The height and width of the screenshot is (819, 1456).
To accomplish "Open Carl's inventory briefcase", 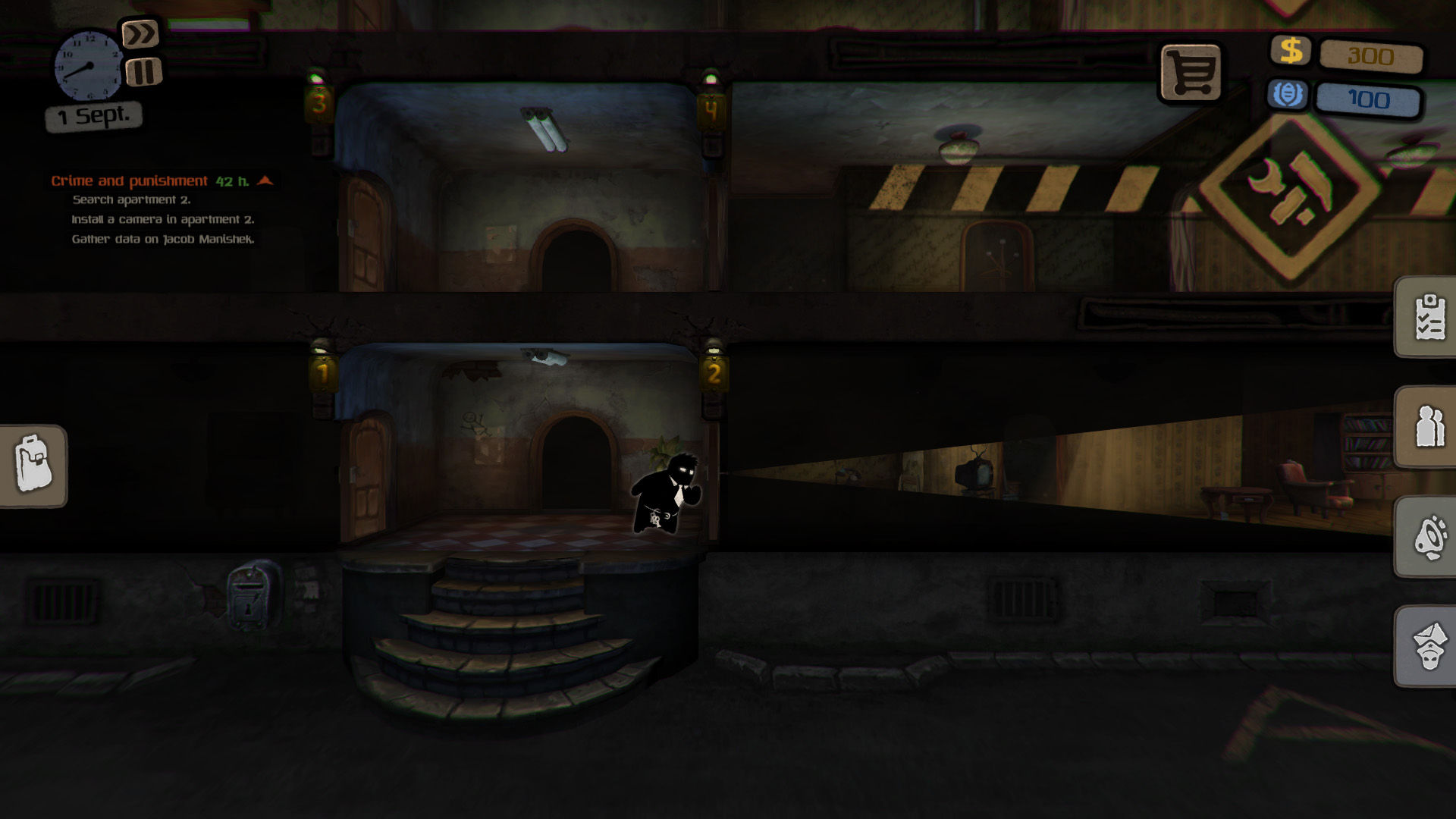I will coord(33,466).
